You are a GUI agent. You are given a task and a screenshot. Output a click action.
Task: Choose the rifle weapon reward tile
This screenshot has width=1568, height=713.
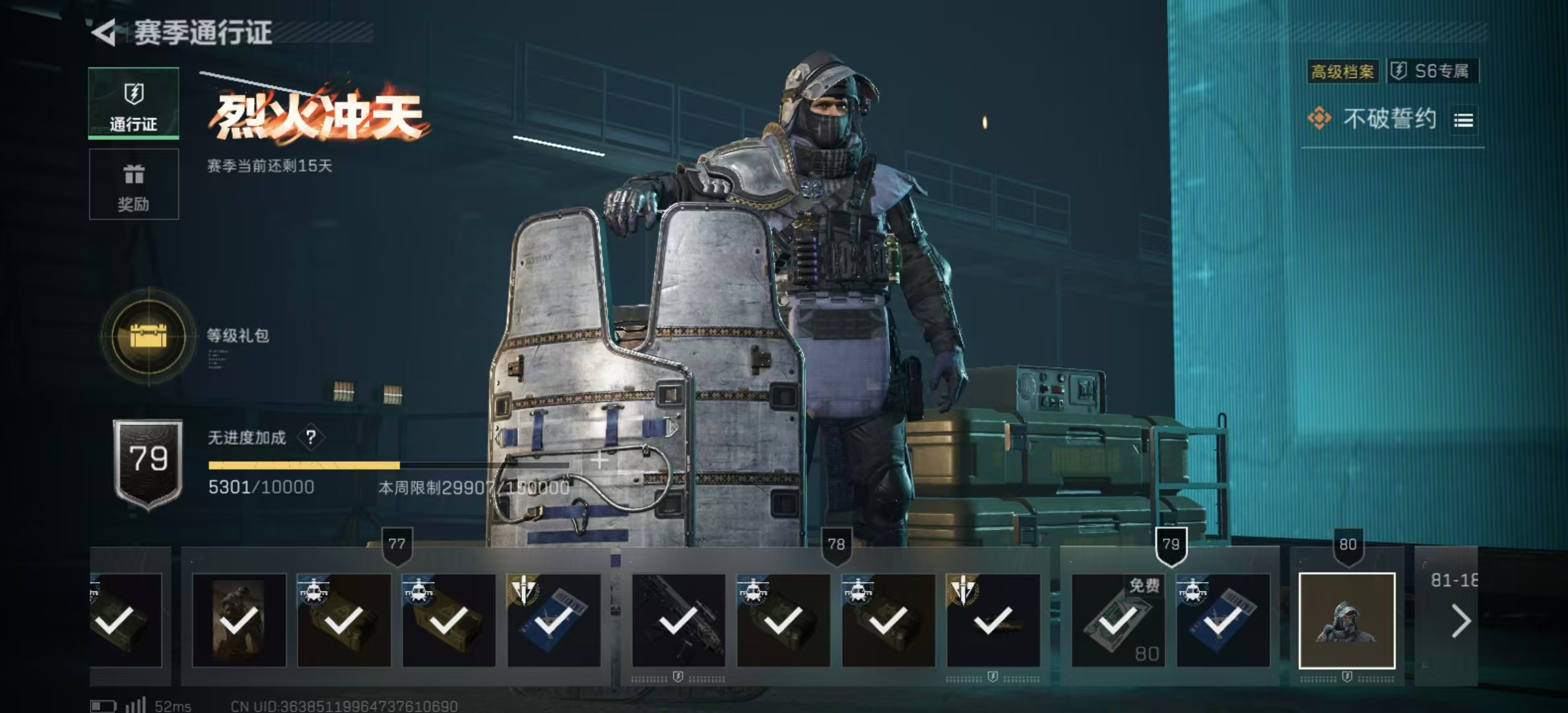(x=678, y=621)
